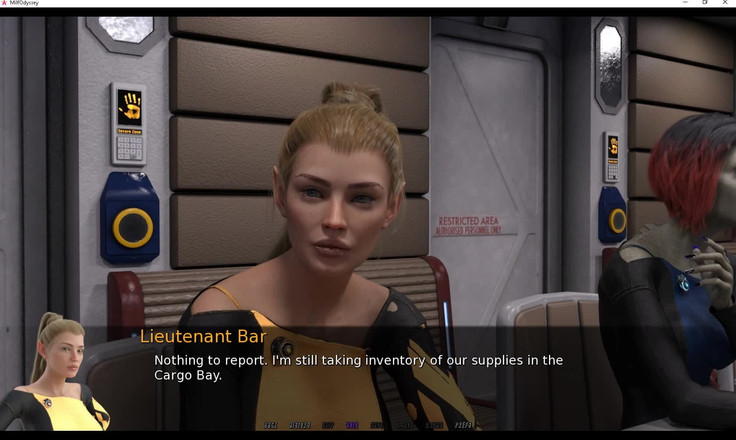The height and width of the screenshot is (440, 736).
Task: Quick save with Q.Save
Action: coord(404,425)
